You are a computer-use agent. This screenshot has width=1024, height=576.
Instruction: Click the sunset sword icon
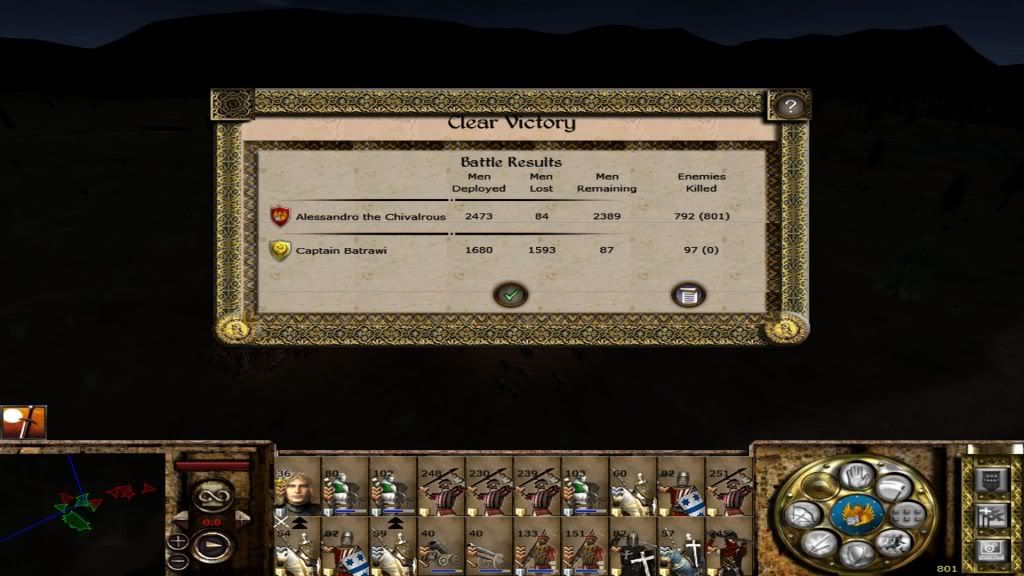click(23, 422)
